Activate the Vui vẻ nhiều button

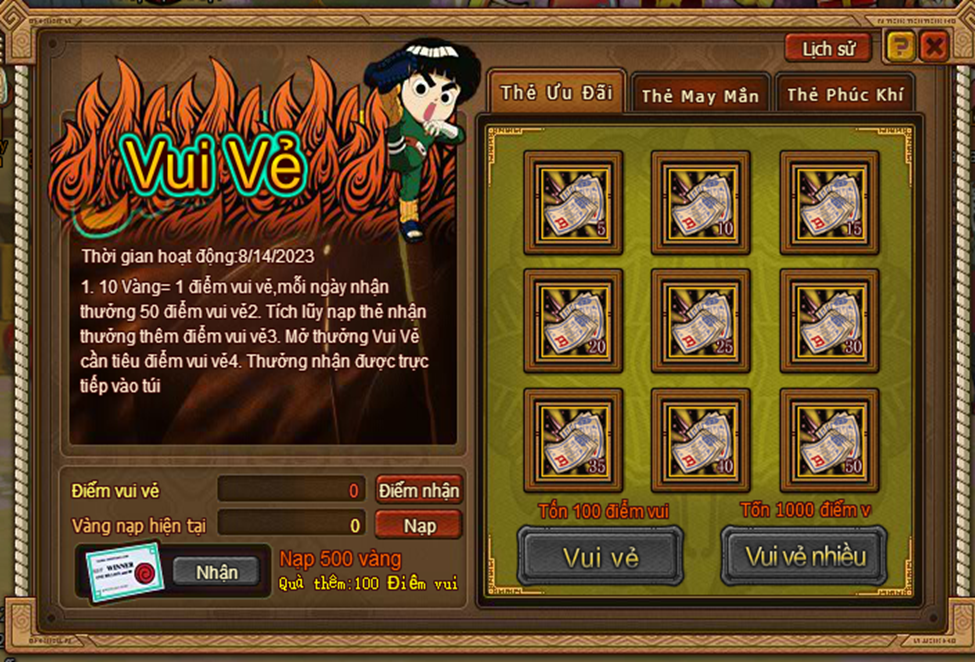tap(804, 556)
